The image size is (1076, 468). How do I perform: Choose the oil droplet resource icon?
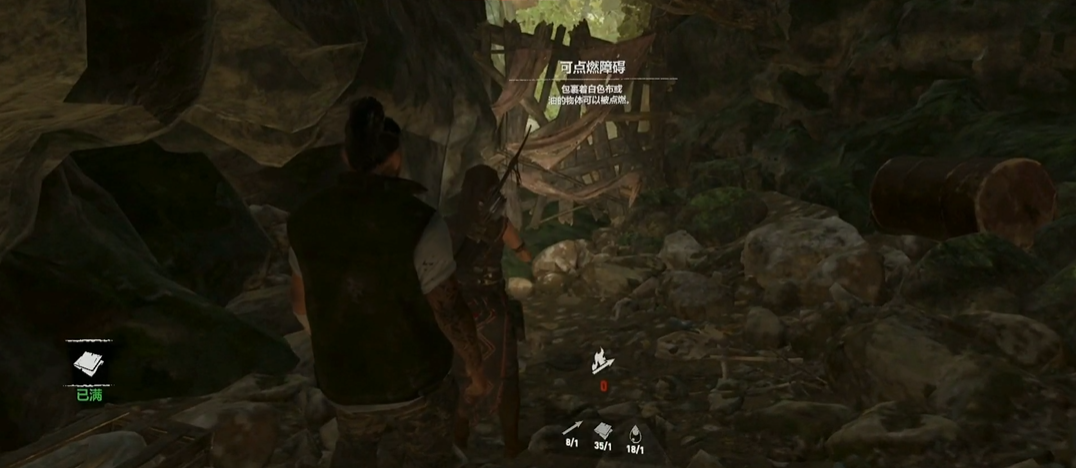point(637,430)
